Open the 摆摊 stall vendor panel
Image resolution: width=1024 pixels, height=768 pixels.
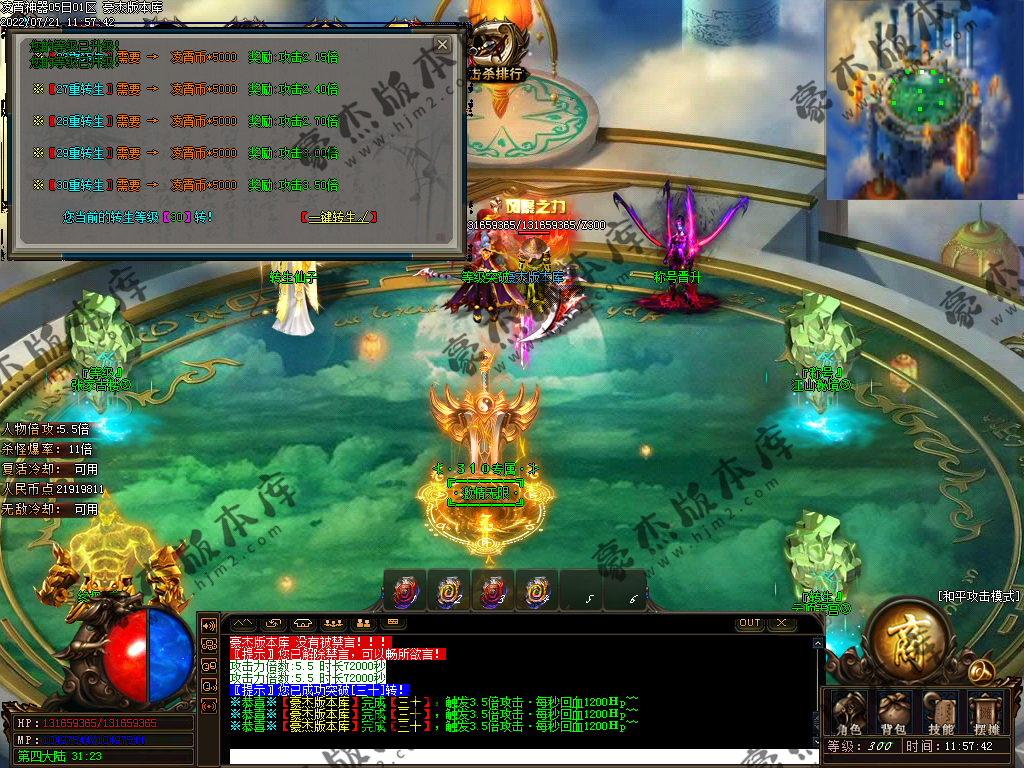(x=986, y=713)
